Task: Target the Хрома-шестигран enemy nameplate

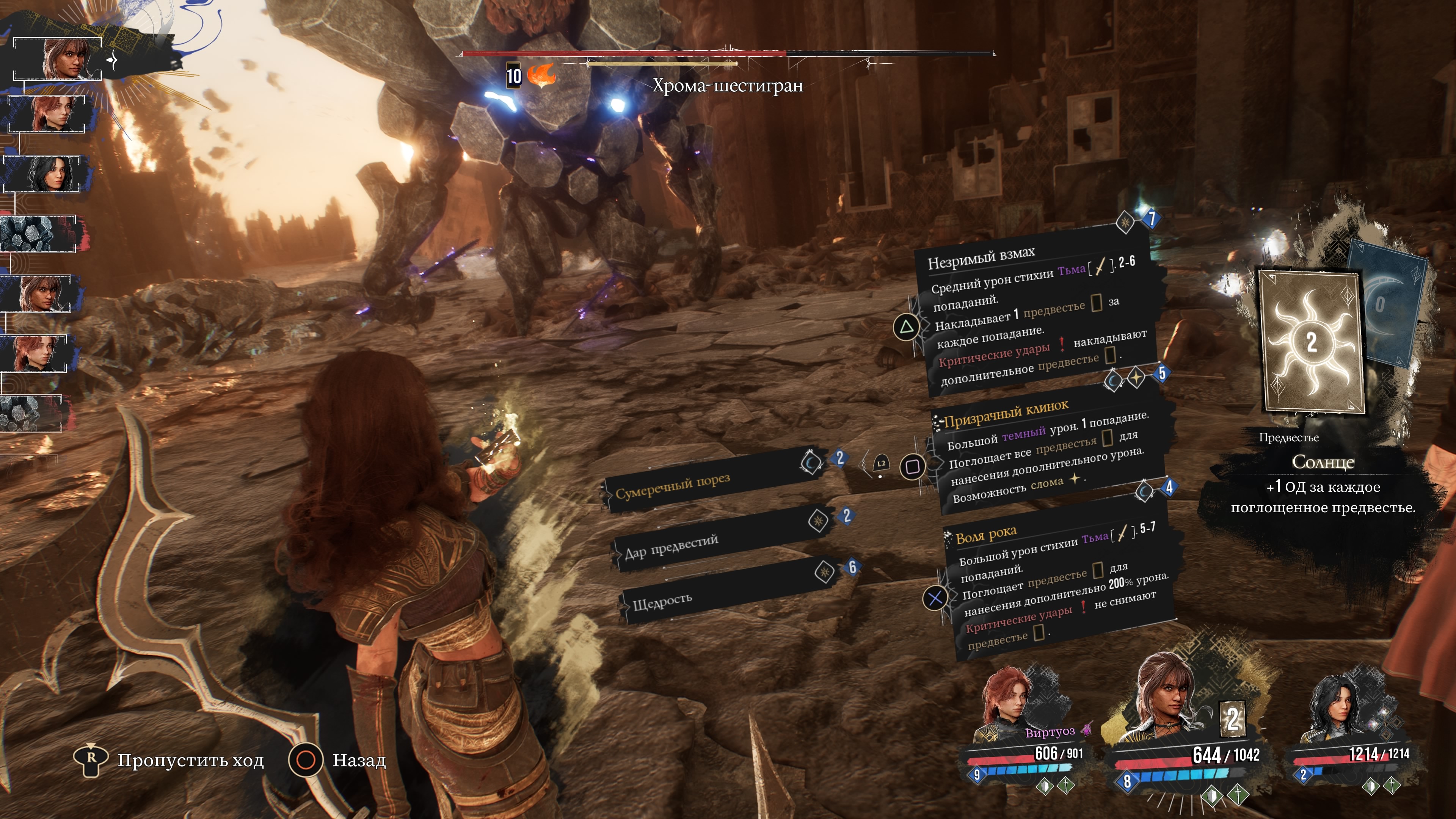Action: coord(728,86)
